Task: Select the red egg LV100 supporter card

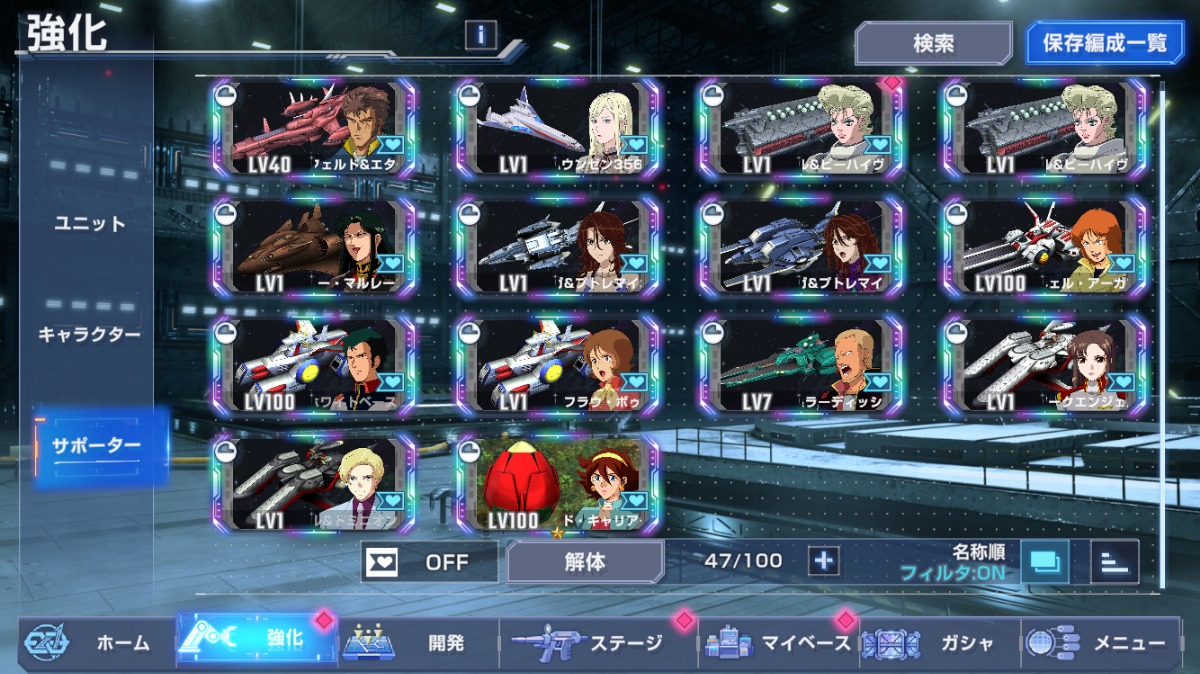Action: (x=557, y=482)
